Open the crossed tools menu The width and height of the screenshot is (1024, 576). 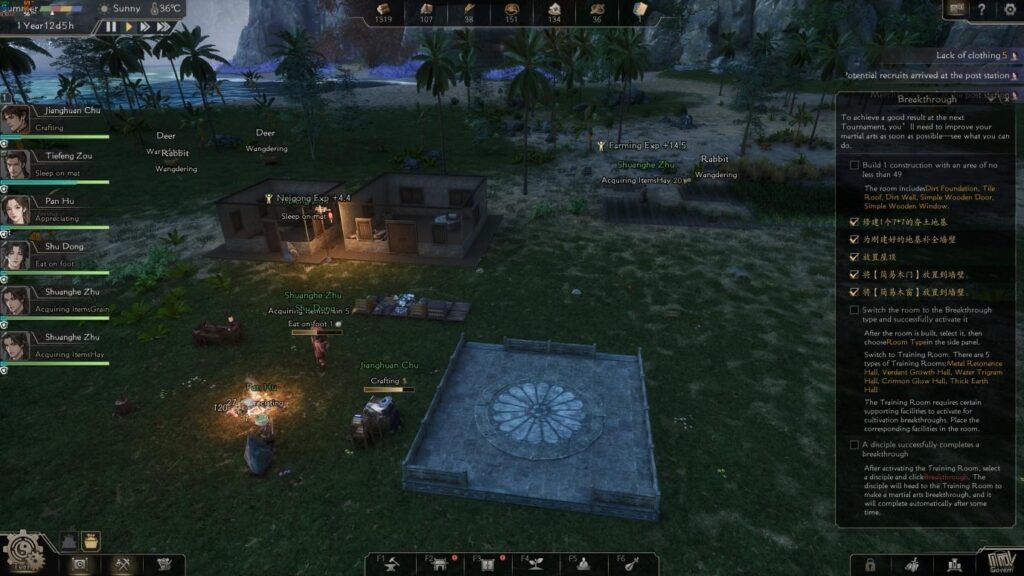[124, 565]
